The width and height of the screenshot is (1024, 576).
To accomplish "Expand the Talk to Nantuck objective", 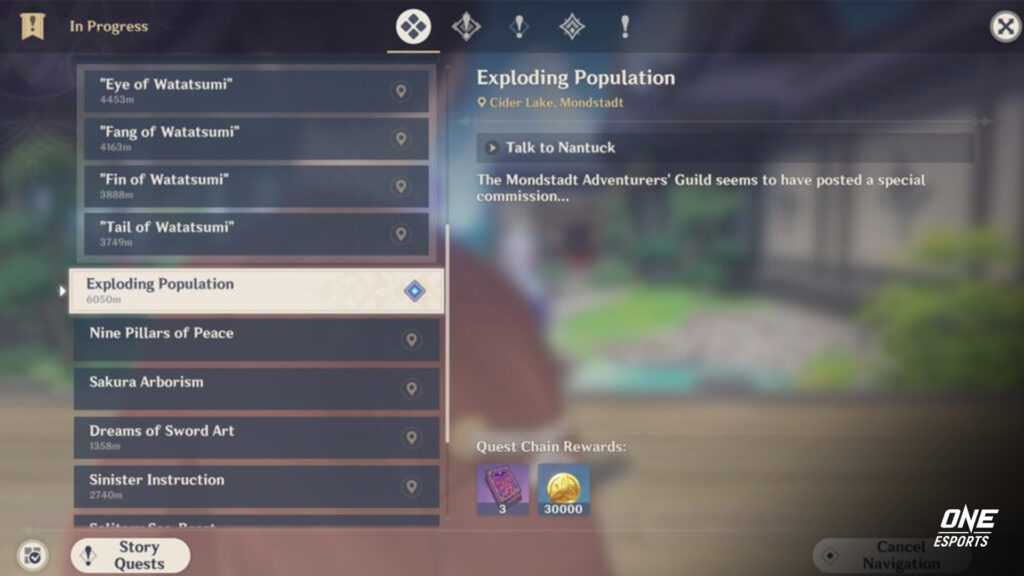I will tap(725, 148).
